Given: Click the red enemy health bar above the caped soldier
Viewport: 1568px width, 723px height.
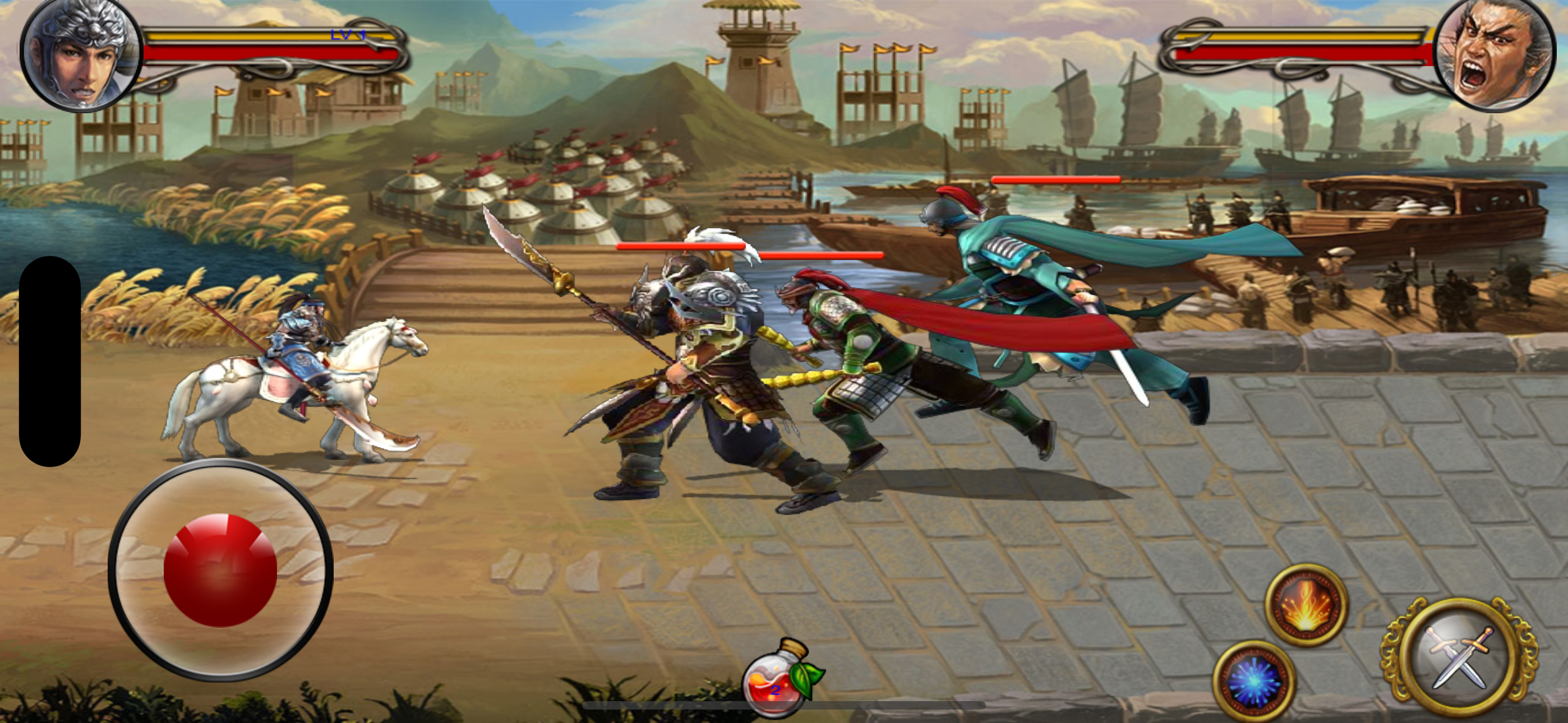Looking at the screenshot, I should point(1056,179).
